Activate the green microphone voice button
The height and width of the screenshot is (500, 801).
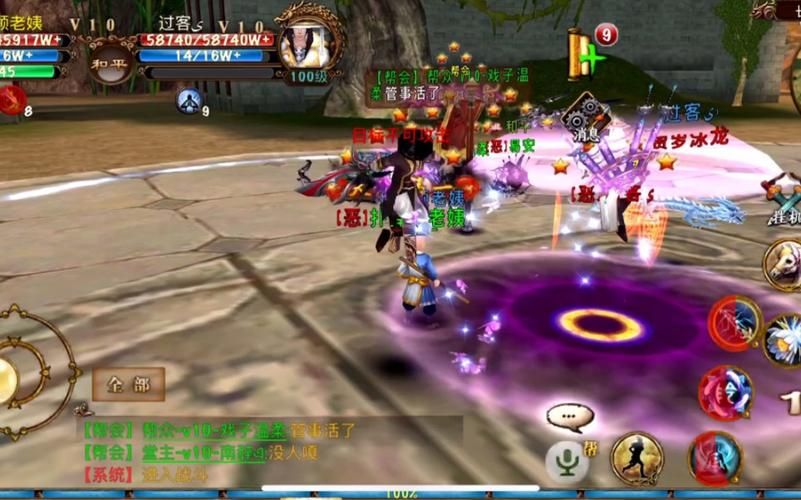566,459
